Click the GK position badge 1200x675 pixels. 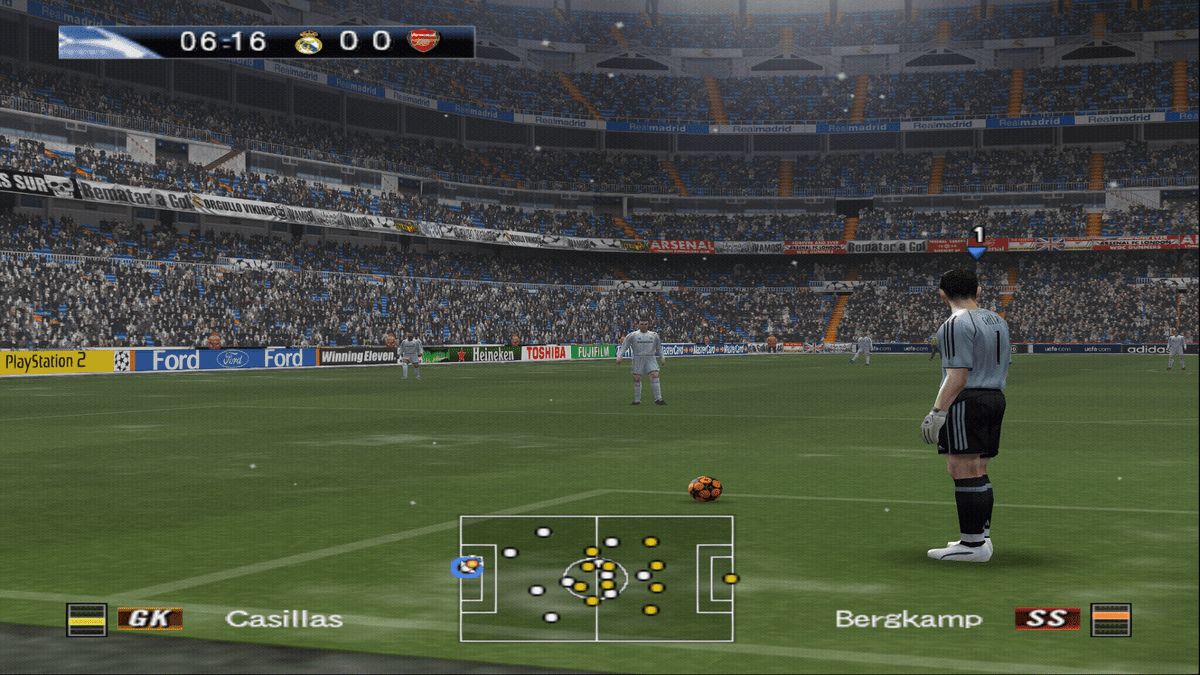[x=150, y=619]
